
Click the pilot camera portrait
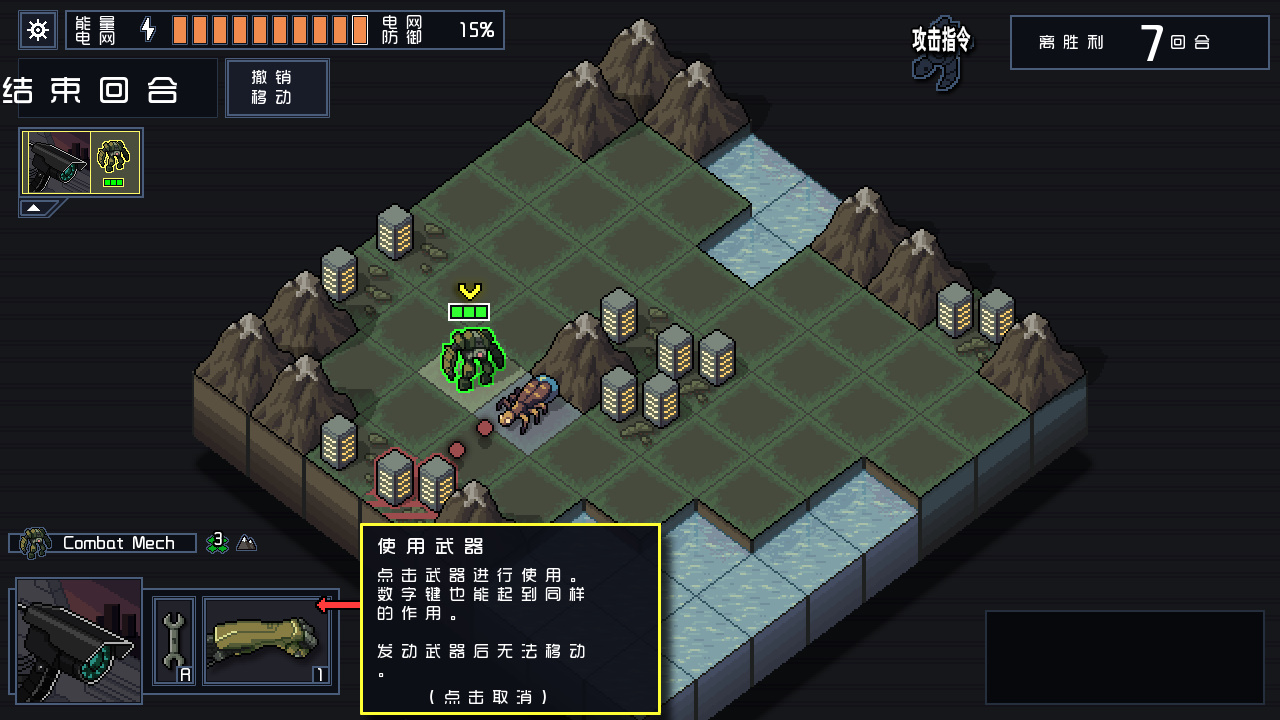78,641
